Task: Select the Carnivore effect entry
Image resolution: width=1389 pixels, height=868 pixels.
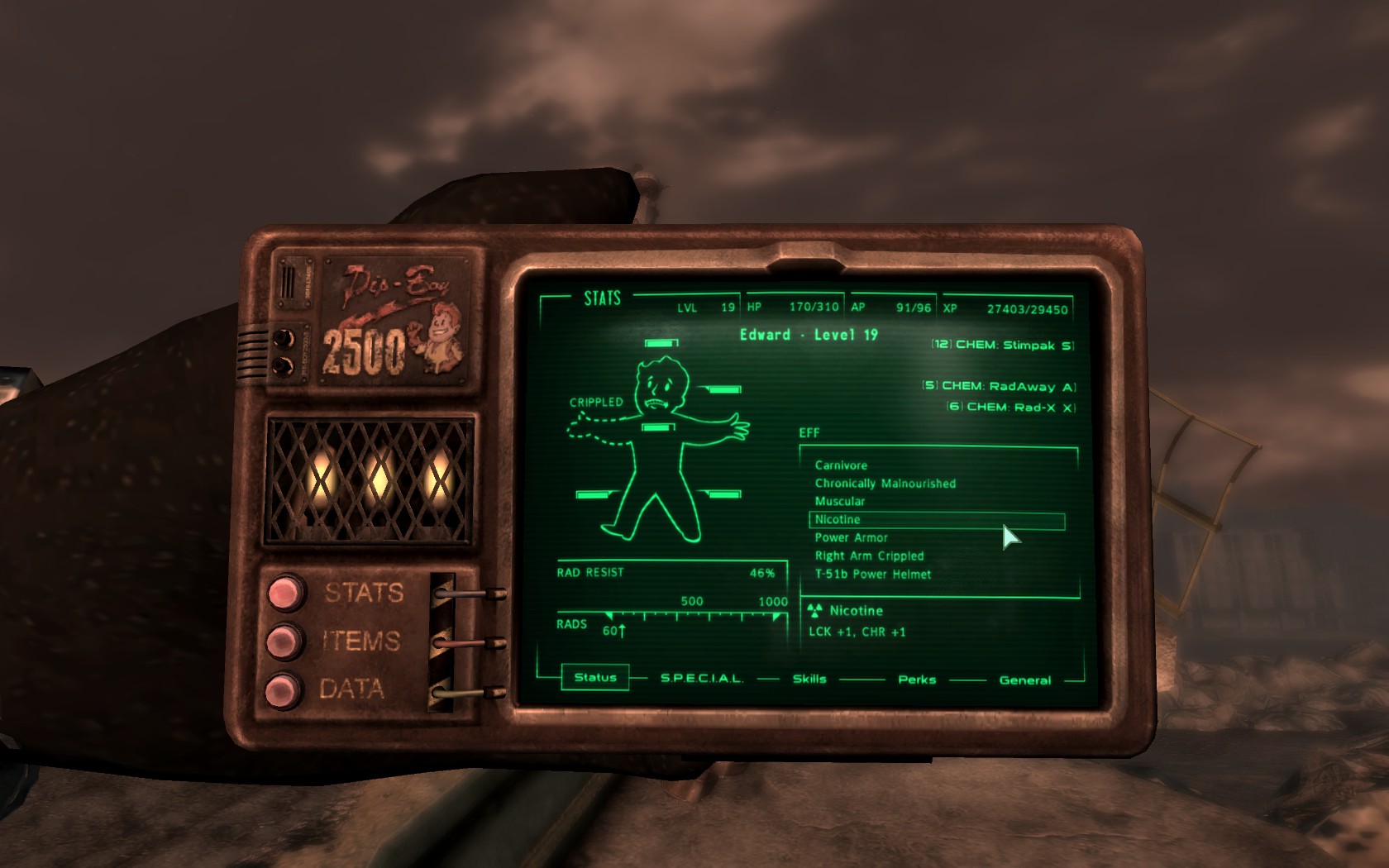Action: (x=841, y=465)
